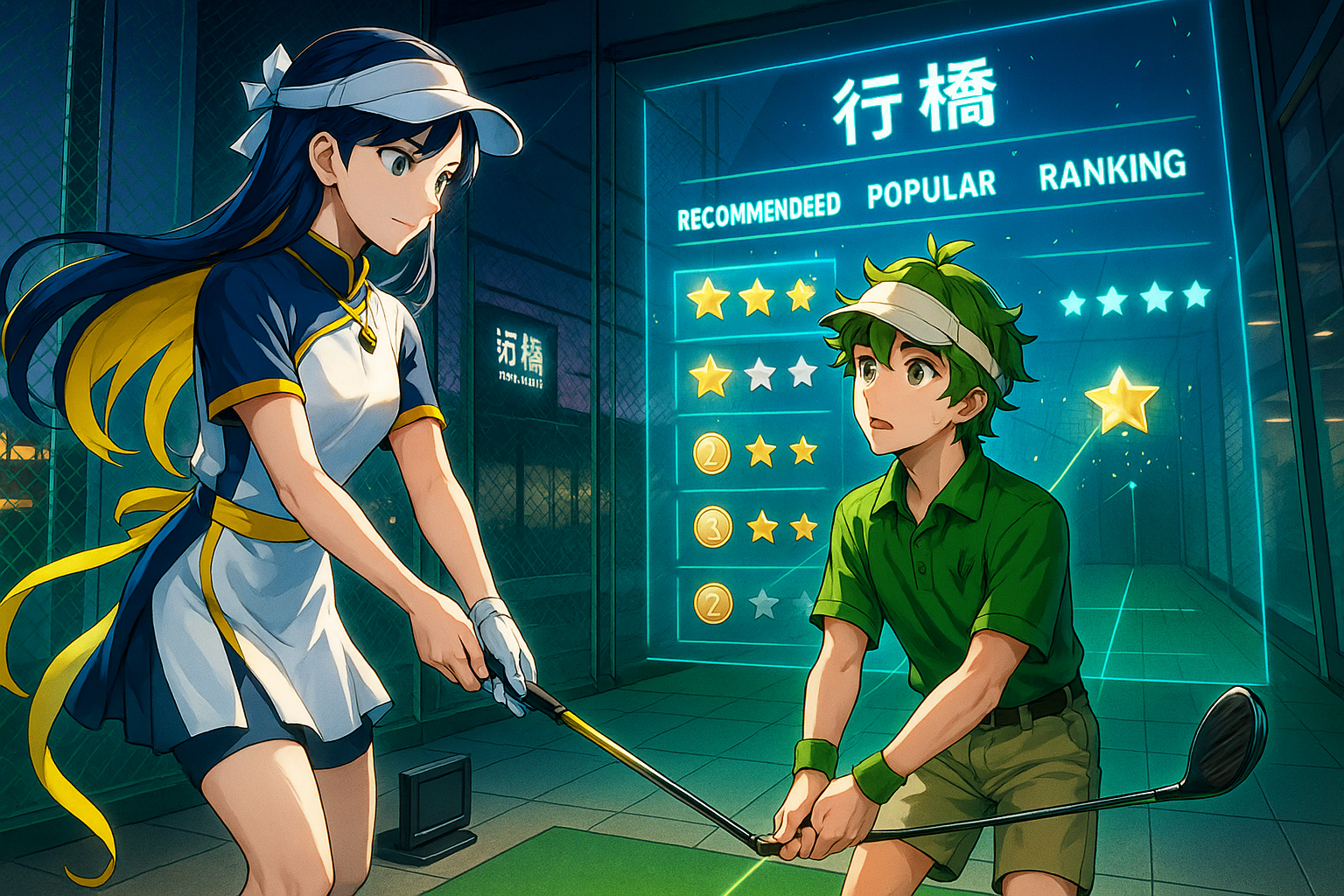The image size is (1344, 896).
Task: Show the RANKING tab
Action: (1112, 168)
